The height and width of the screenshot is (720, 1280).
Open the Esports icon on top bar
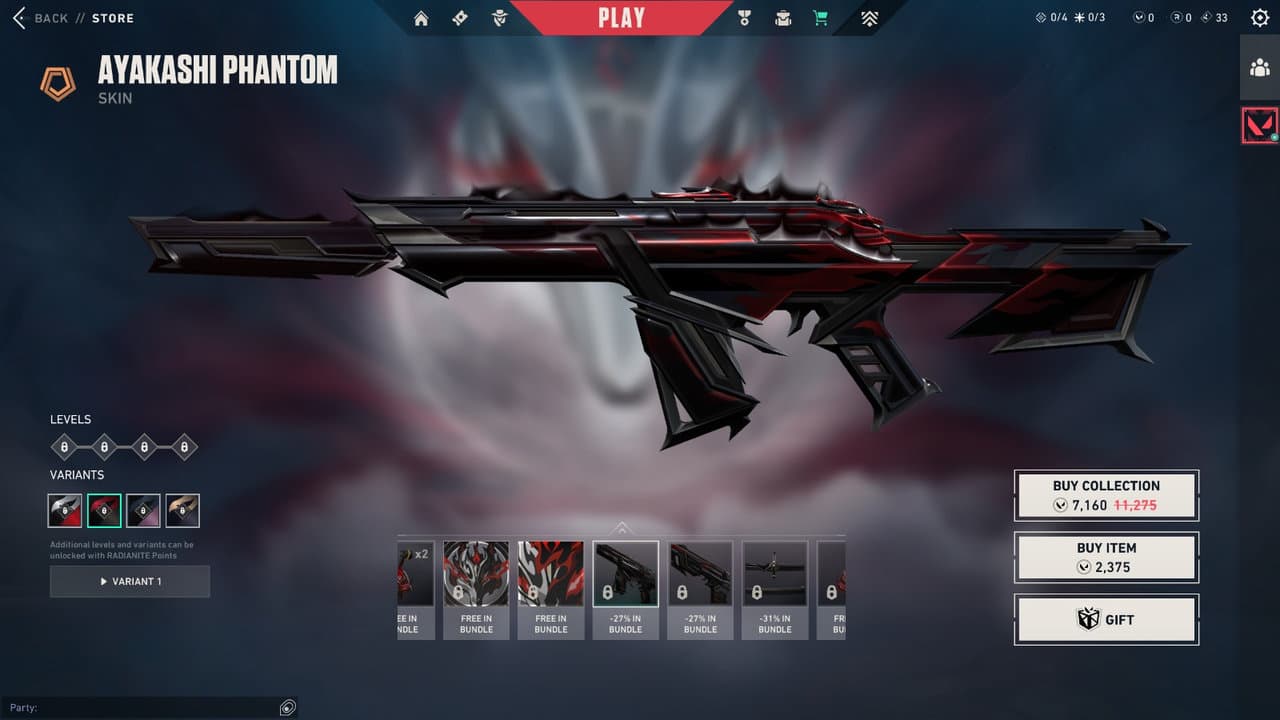pyautogui.click(x=869, y=18)
